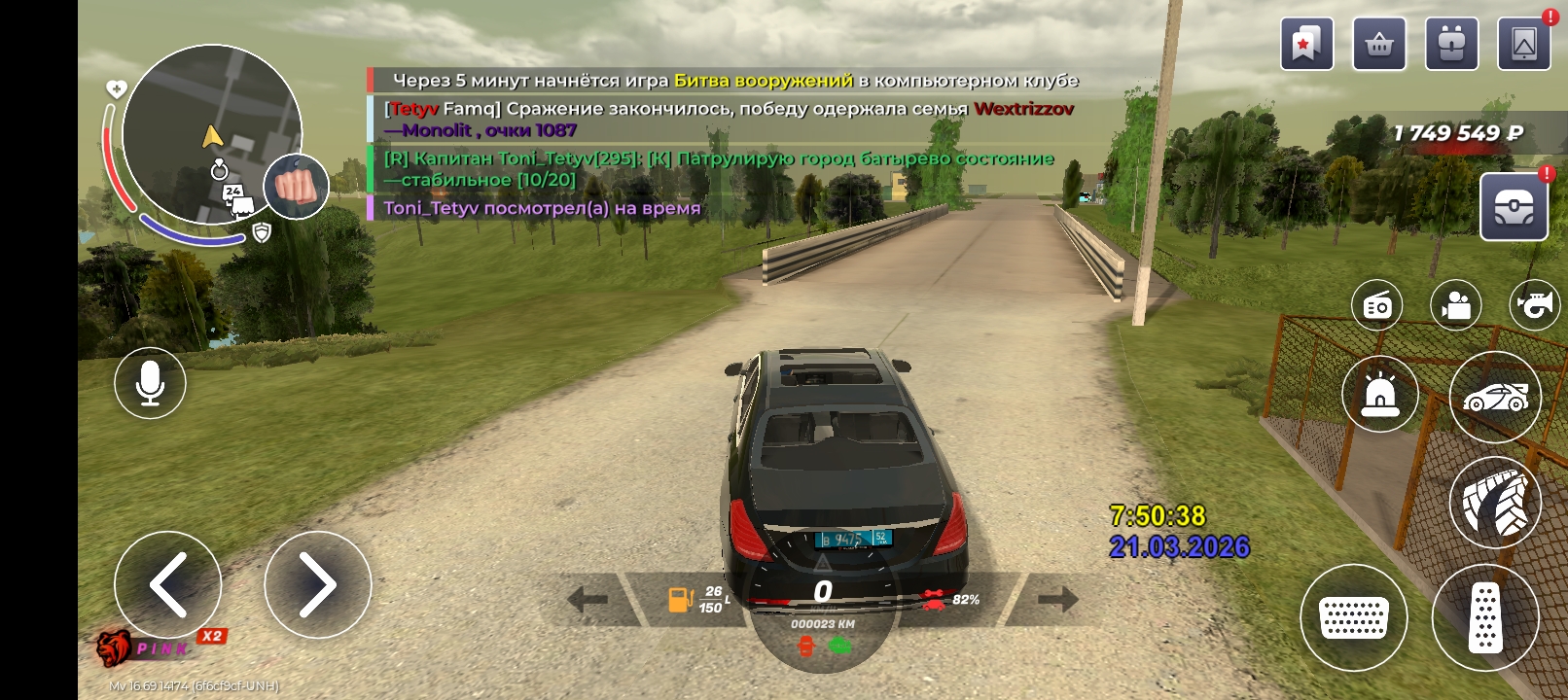
Task: Toggle the police siren light
Action: click(x=1379, y=395)
